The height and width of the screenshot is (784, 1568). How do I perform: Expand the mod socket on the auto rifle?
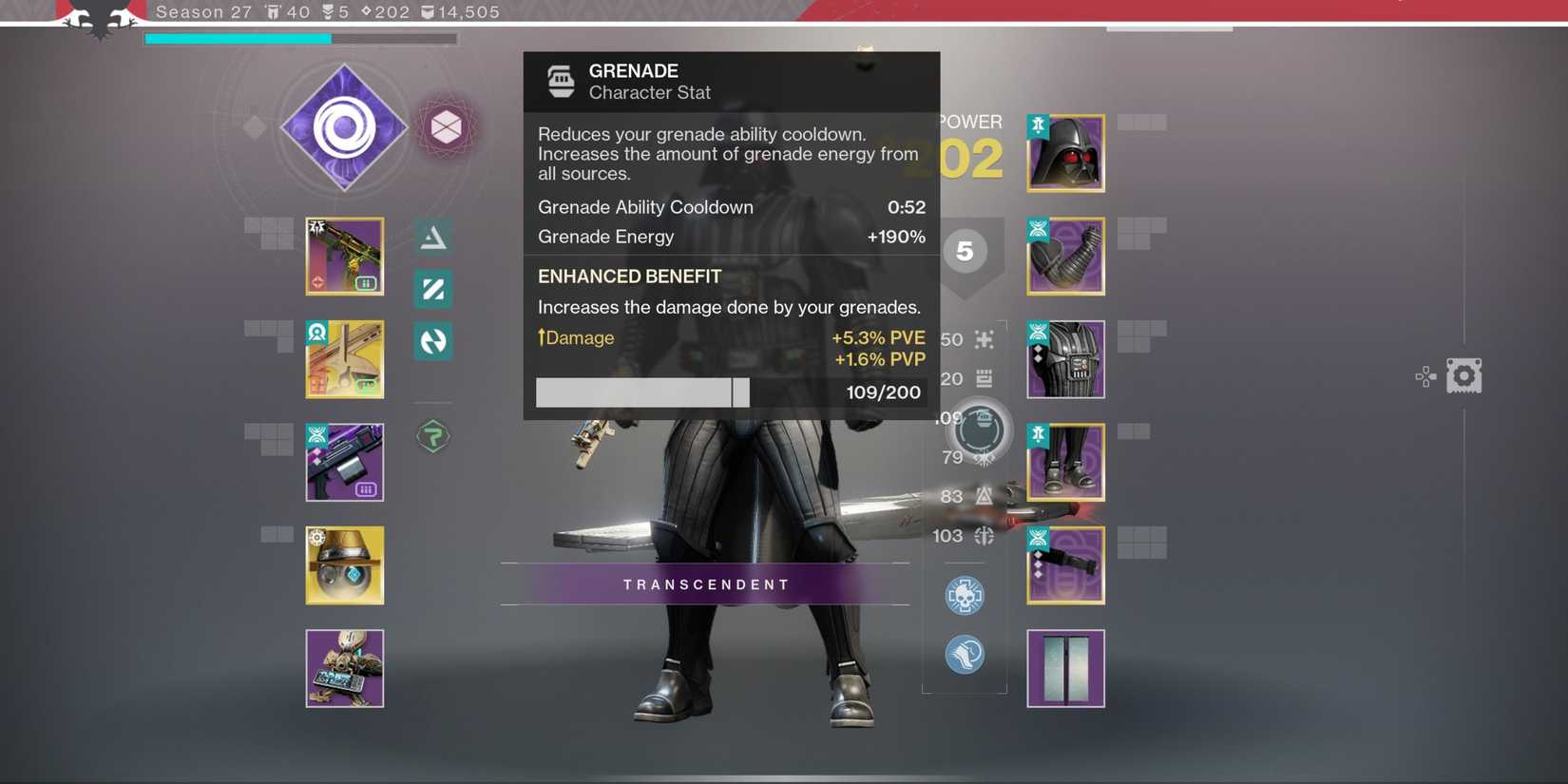click(366, 282)
